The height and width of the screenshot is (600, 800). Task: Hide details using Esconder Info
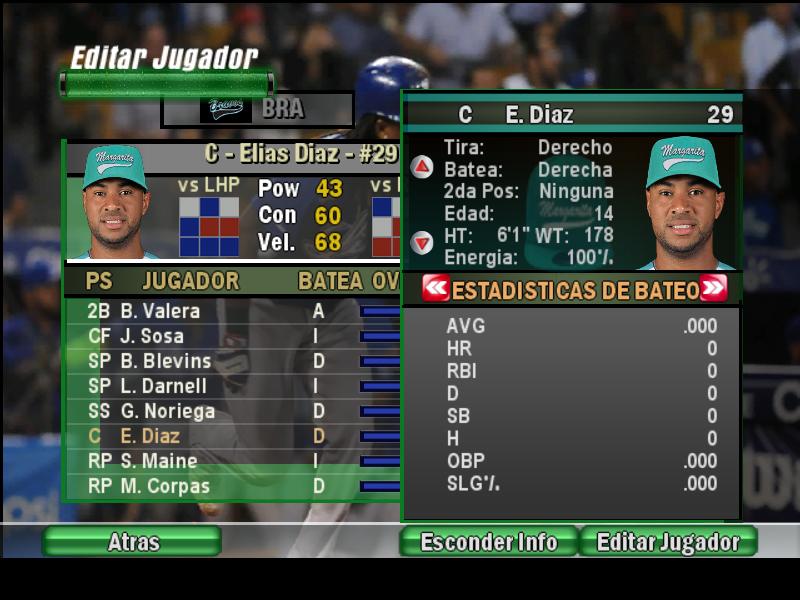point(488,542)
